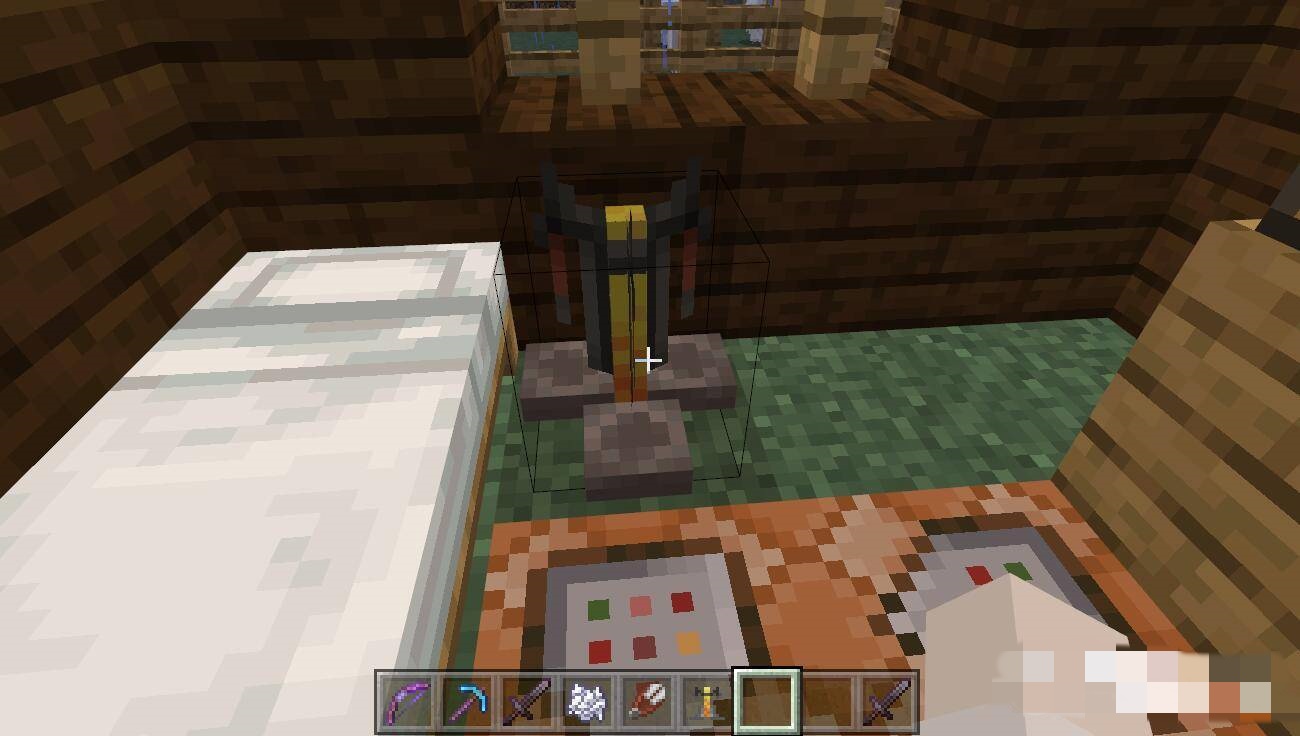The image size is (1300, 736).
Task: Choose the diamond pickaxe in the hotbar
Action: (x=467, y=701)
